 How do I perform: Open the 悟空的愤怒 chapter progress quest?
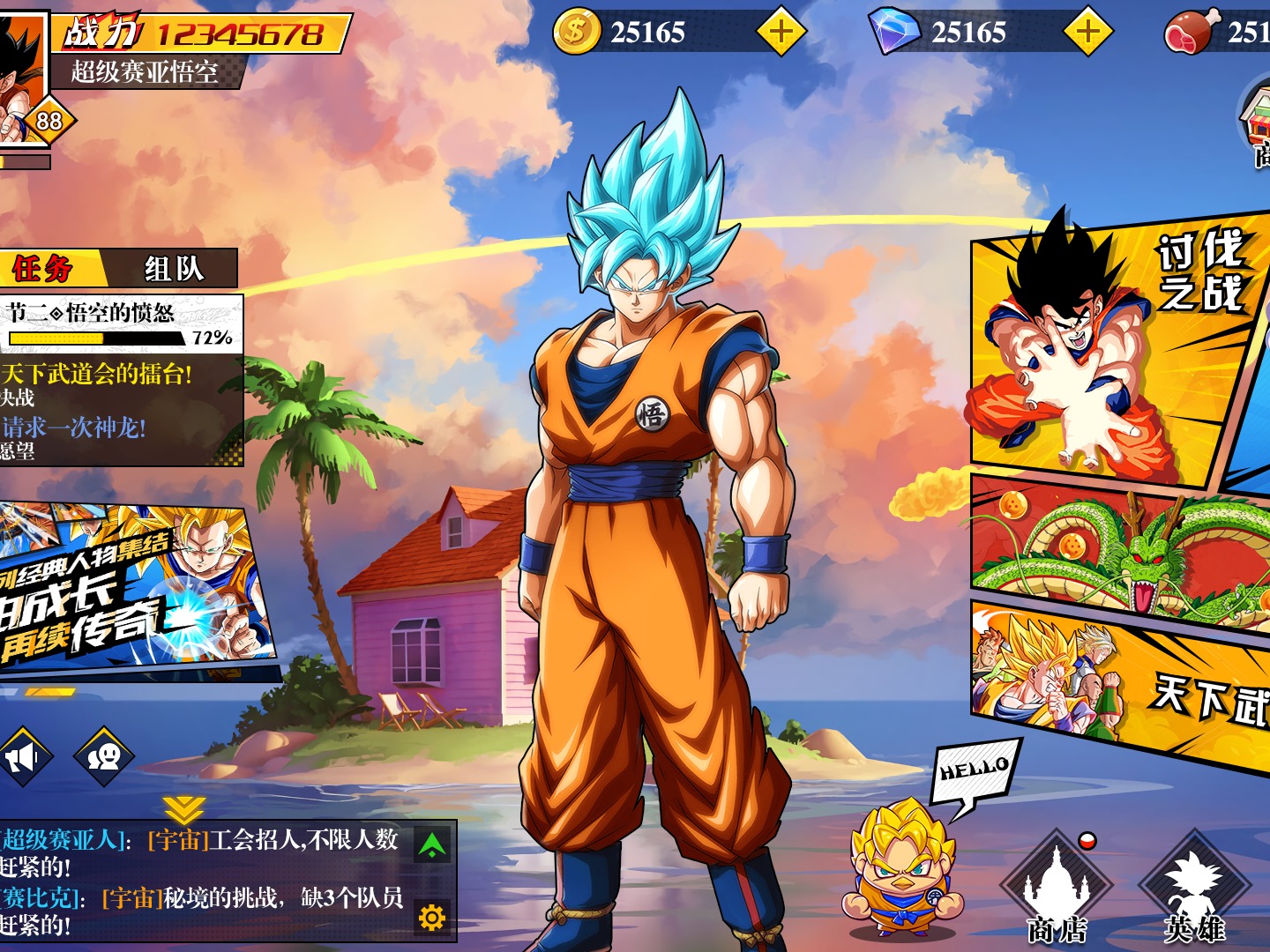(121, 324)
